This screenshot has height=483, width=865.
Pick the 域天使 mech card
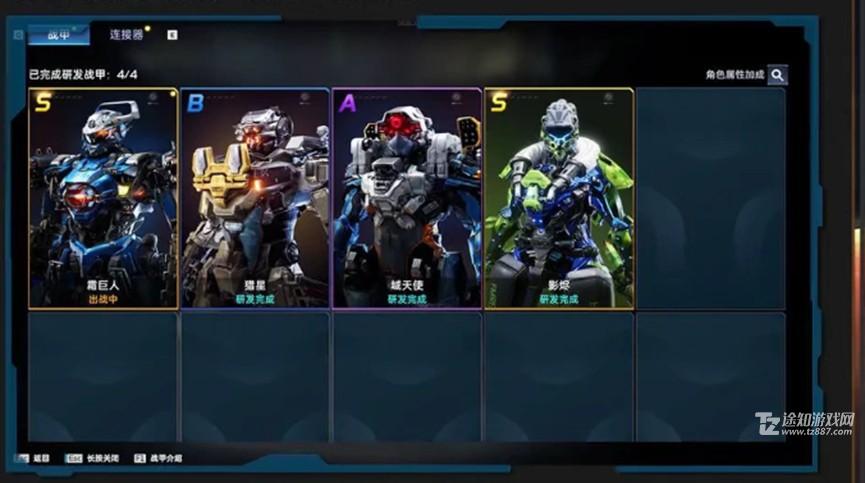(407, 198)
